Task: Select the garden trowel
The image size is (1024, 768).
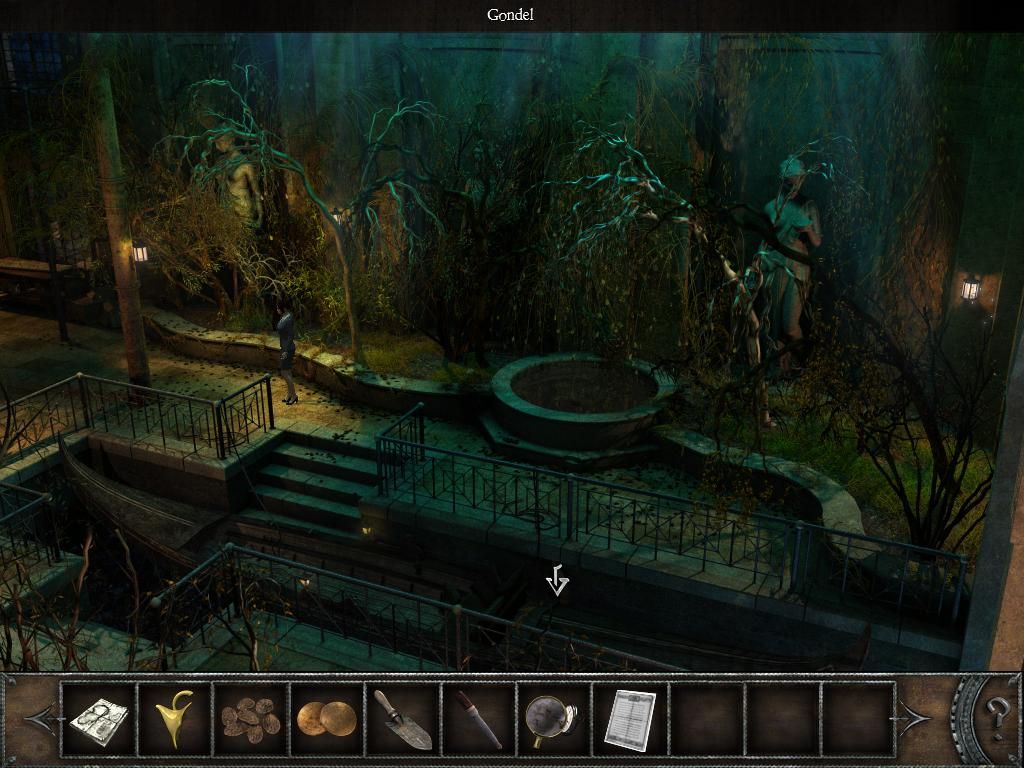Action: click(x=402, y=718)
